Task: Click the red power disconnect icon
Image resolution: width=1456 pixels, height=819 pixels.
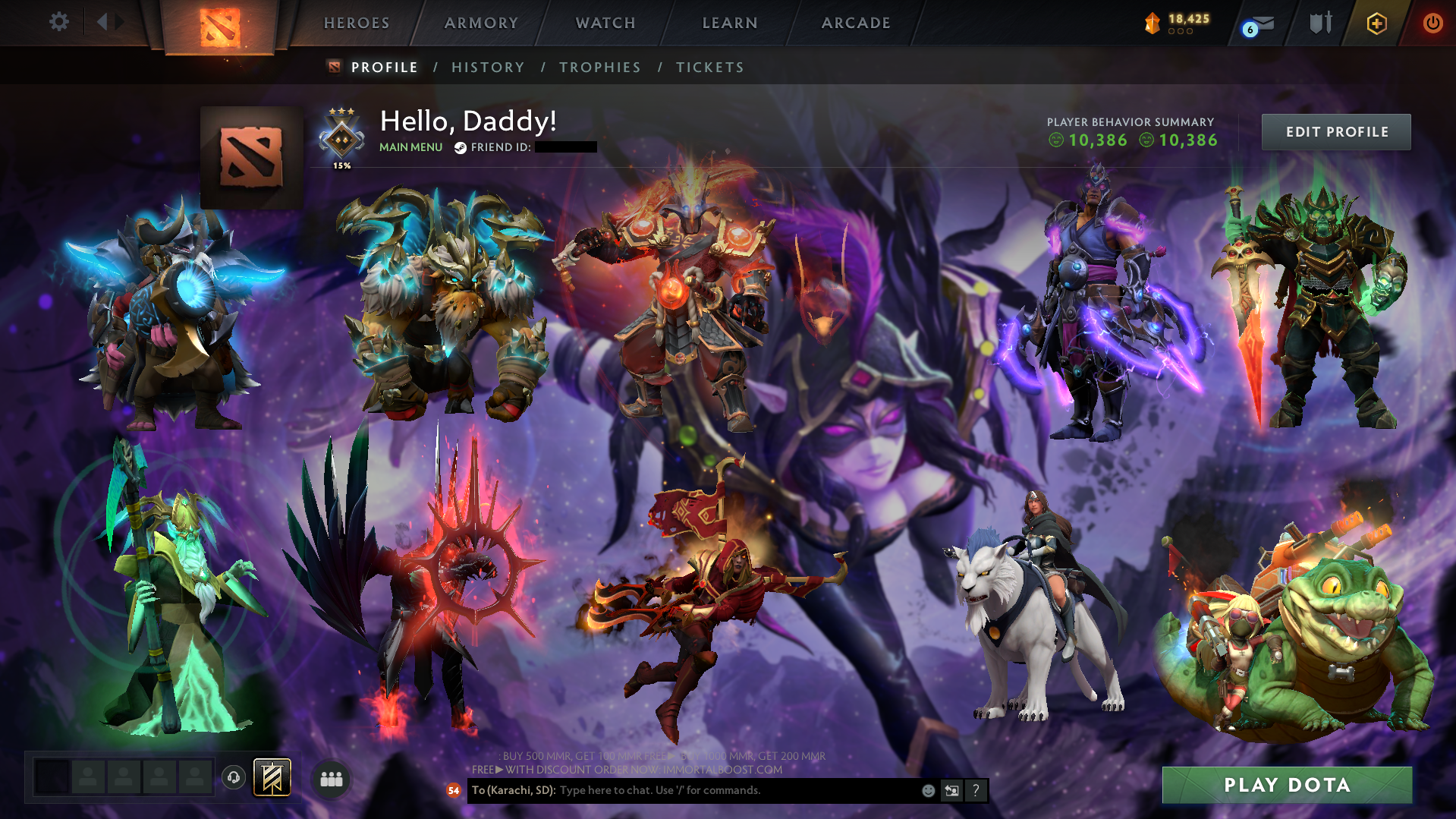Action: pos(1432,23)
